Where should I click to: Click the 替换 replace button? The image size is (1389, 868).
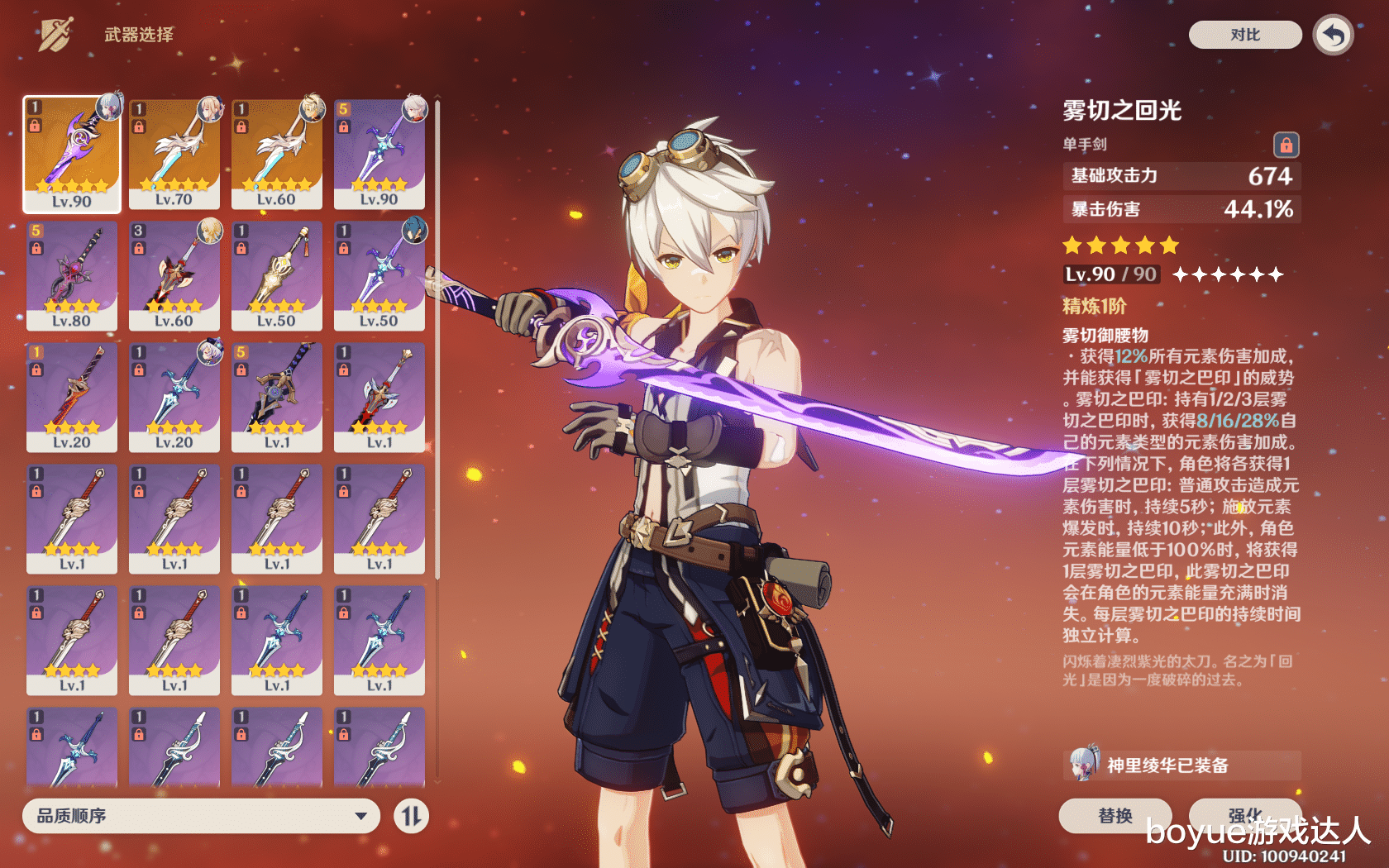tap(1116, 816)
